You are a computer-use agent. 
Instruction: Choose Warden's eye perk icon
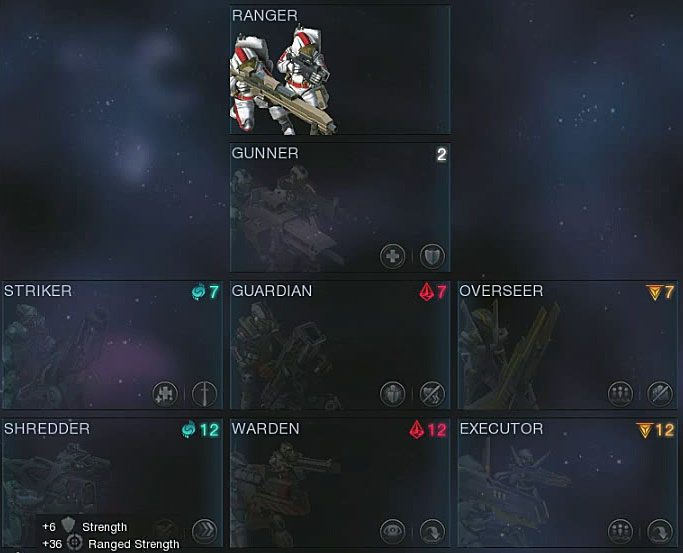(x=393, y=530)
